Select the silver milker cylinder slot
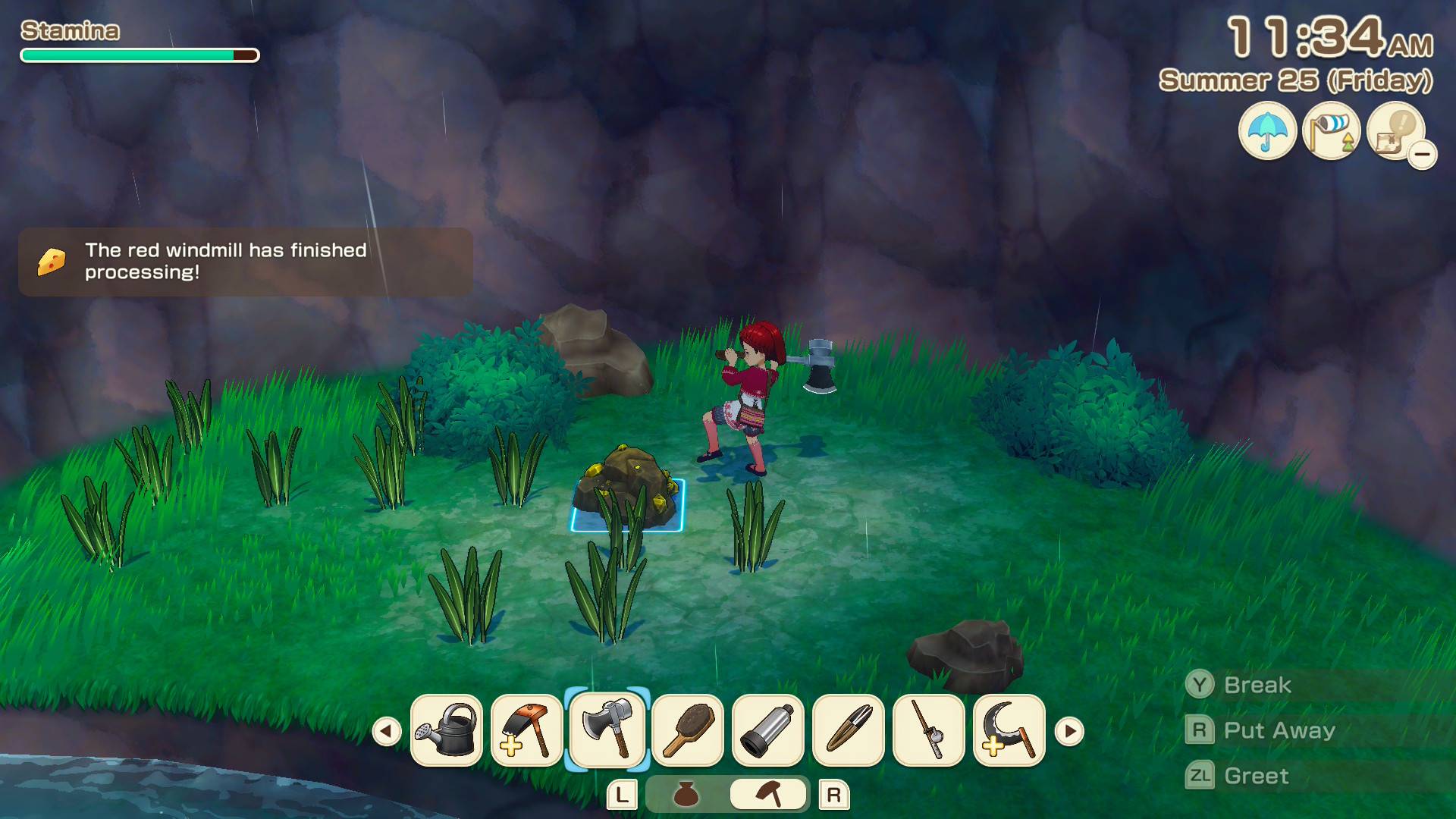 tap(768, 730)
